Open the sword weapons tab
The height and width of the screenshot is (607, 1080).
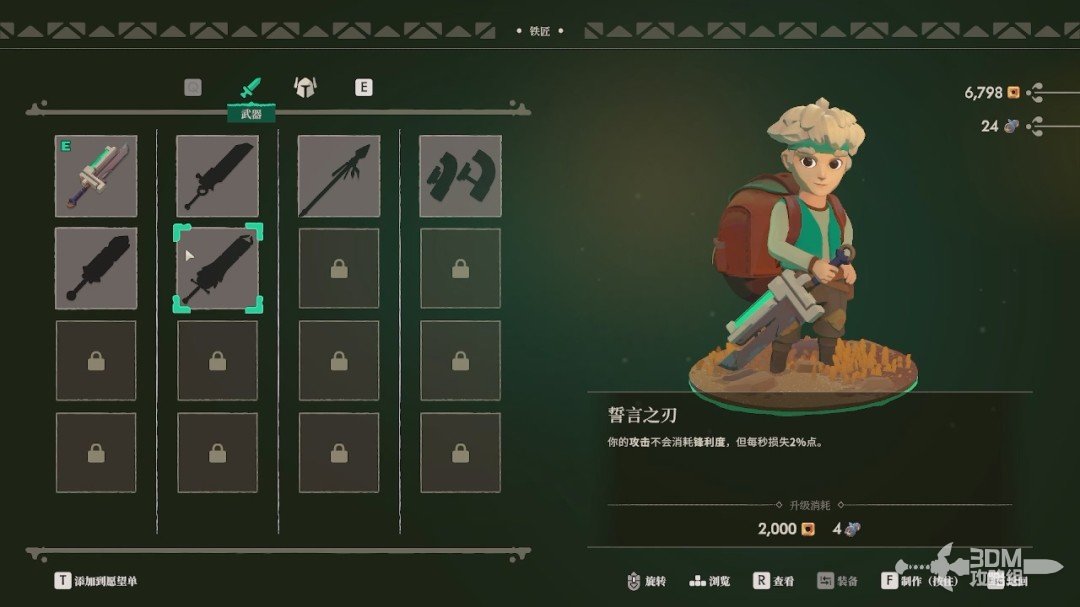coord(249,88)
